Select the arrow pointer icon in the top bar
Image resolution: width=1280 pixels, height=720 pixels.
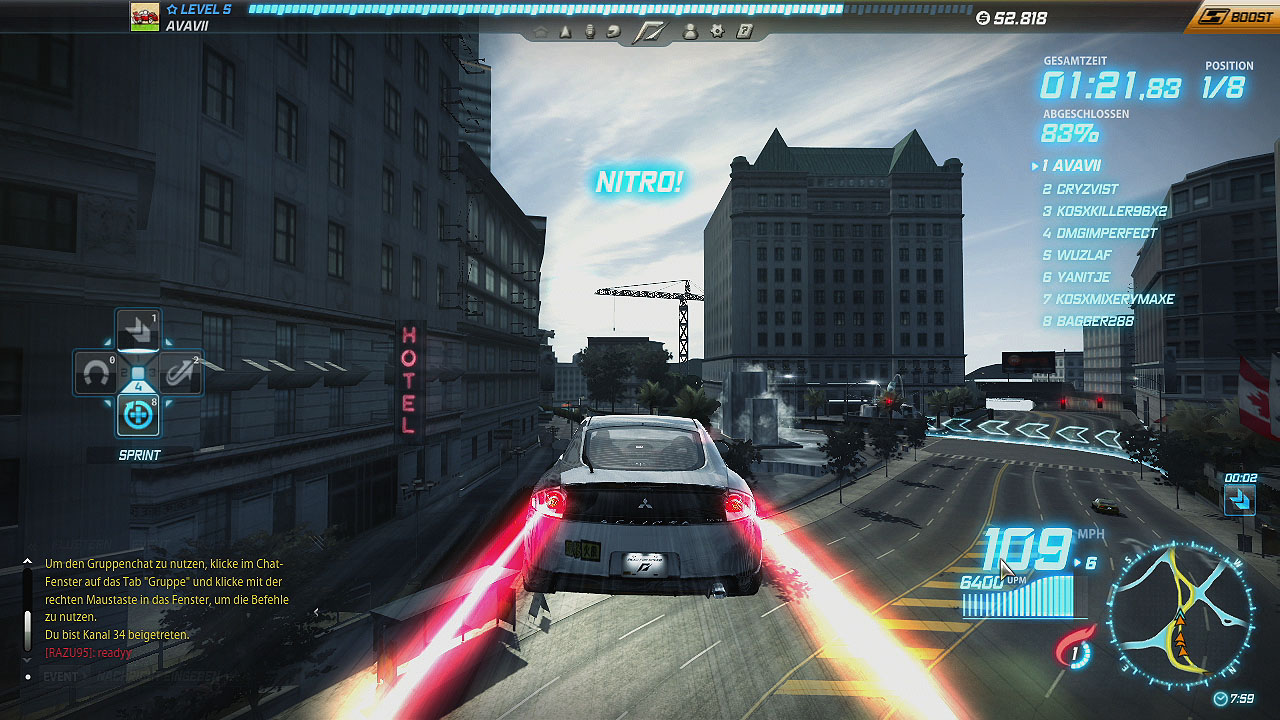point(565,32)
